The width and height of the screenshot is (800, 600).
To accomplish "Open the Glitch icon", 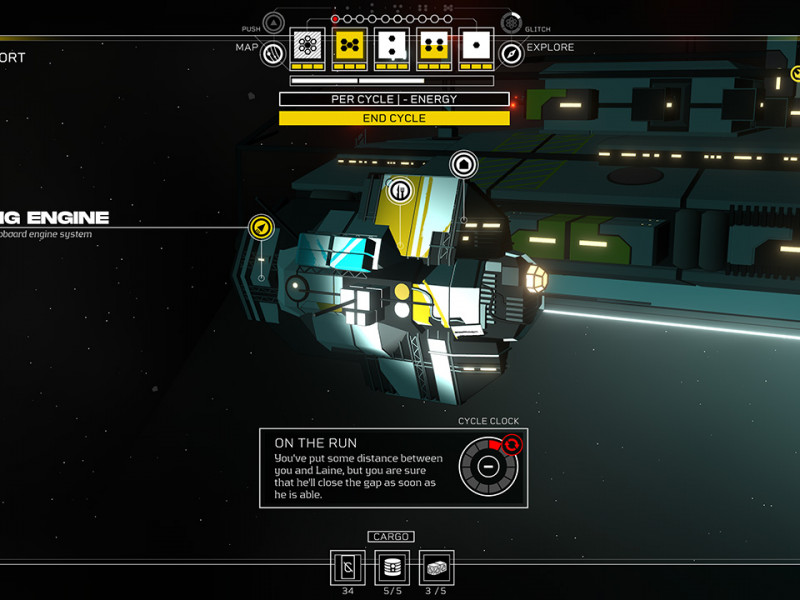I will [511, 22].
